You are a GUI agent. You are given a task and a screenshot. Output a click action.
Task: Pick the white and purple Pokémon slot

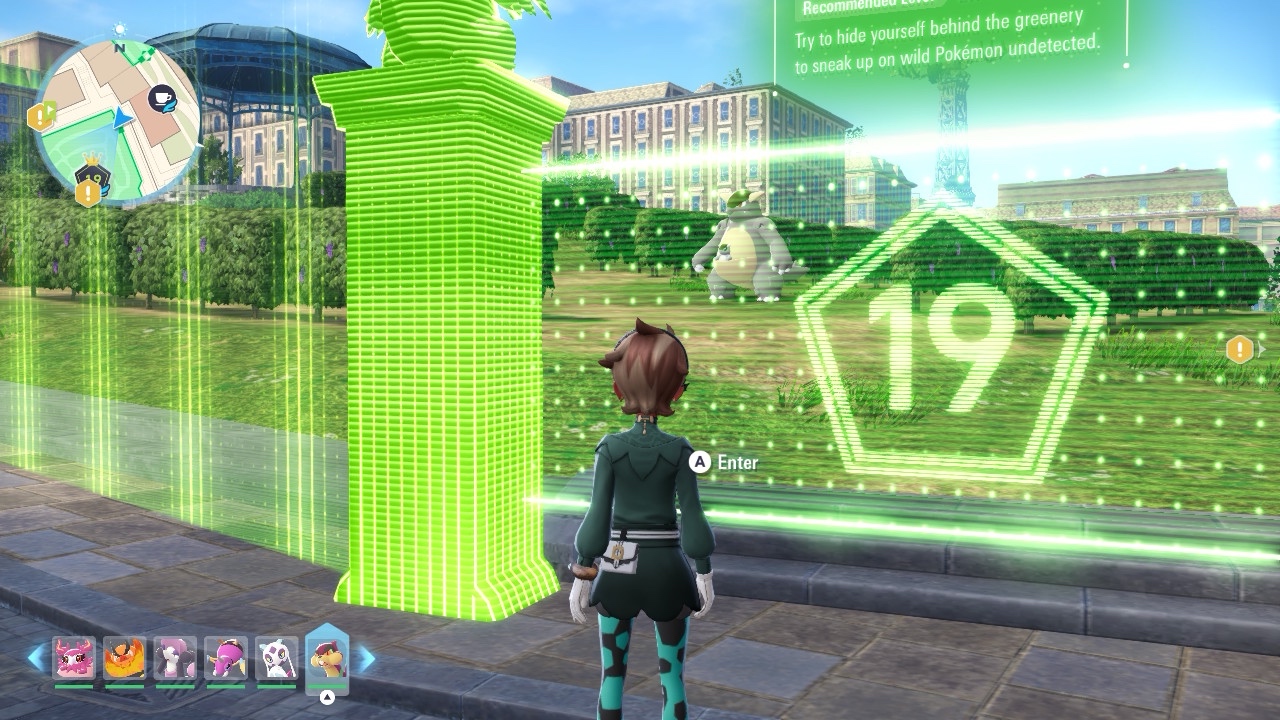click(x=276, y=659)
